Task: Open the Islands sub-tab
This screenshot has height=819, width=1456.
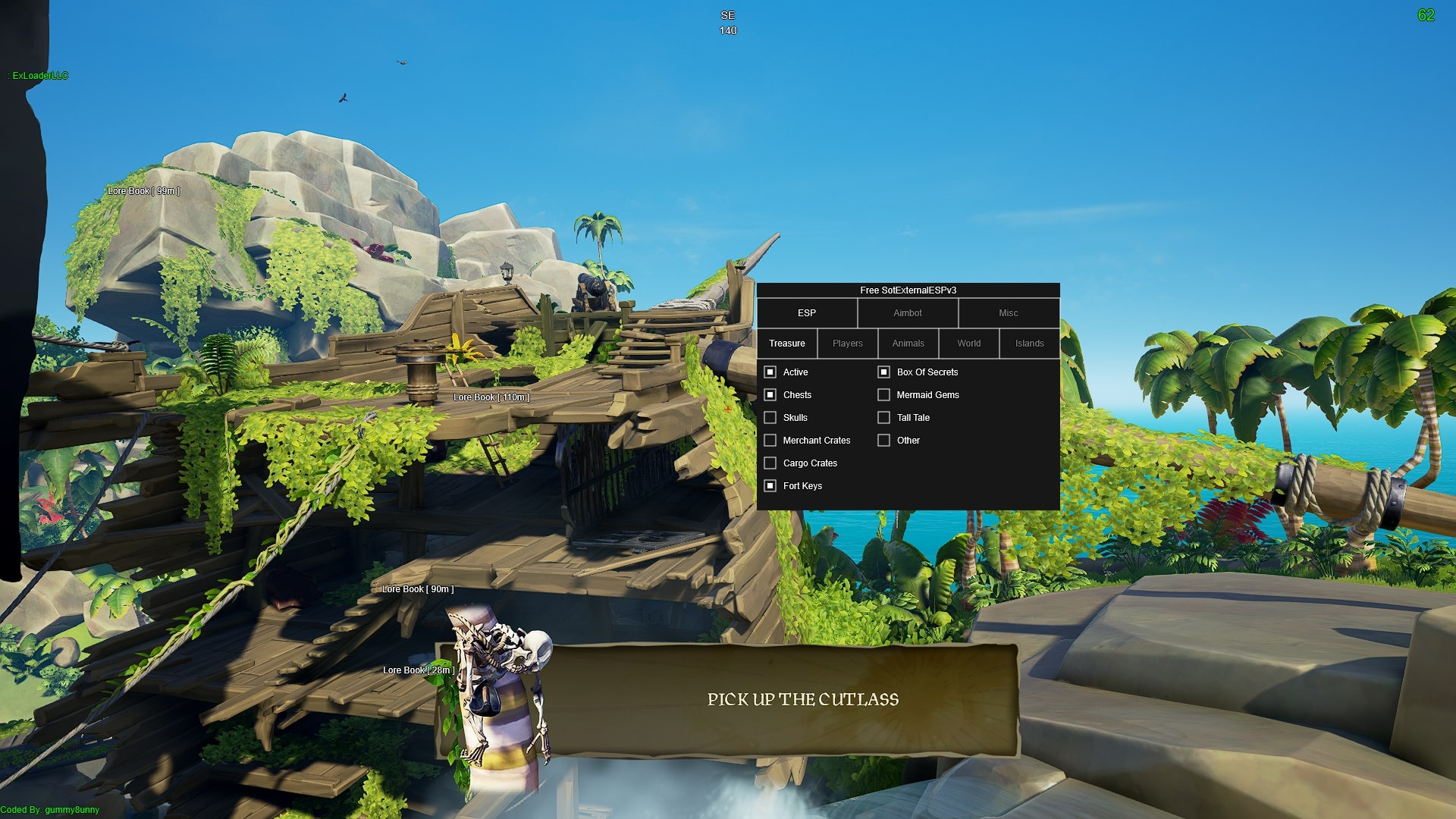Action: 1029,344
